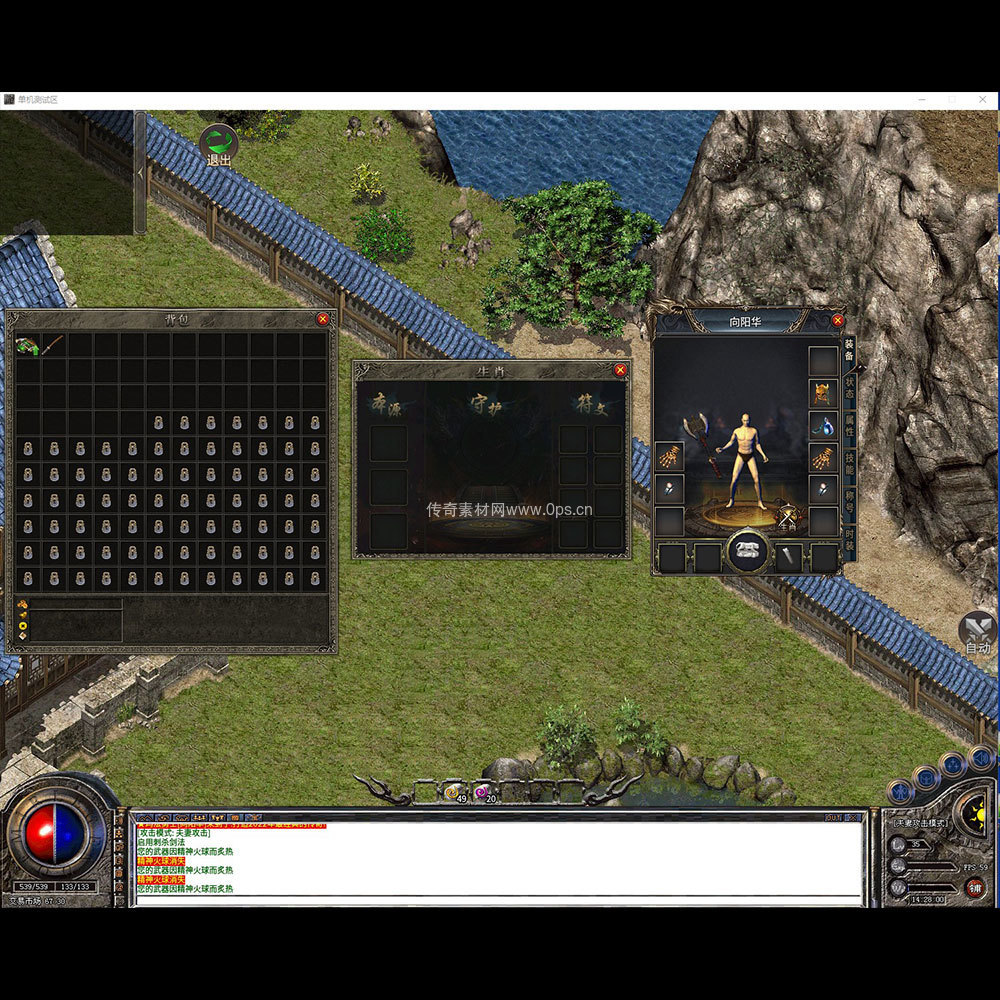Collapse the minimap using its arrow handle
Viewport: 1000px width, 1000px height.
140,172
